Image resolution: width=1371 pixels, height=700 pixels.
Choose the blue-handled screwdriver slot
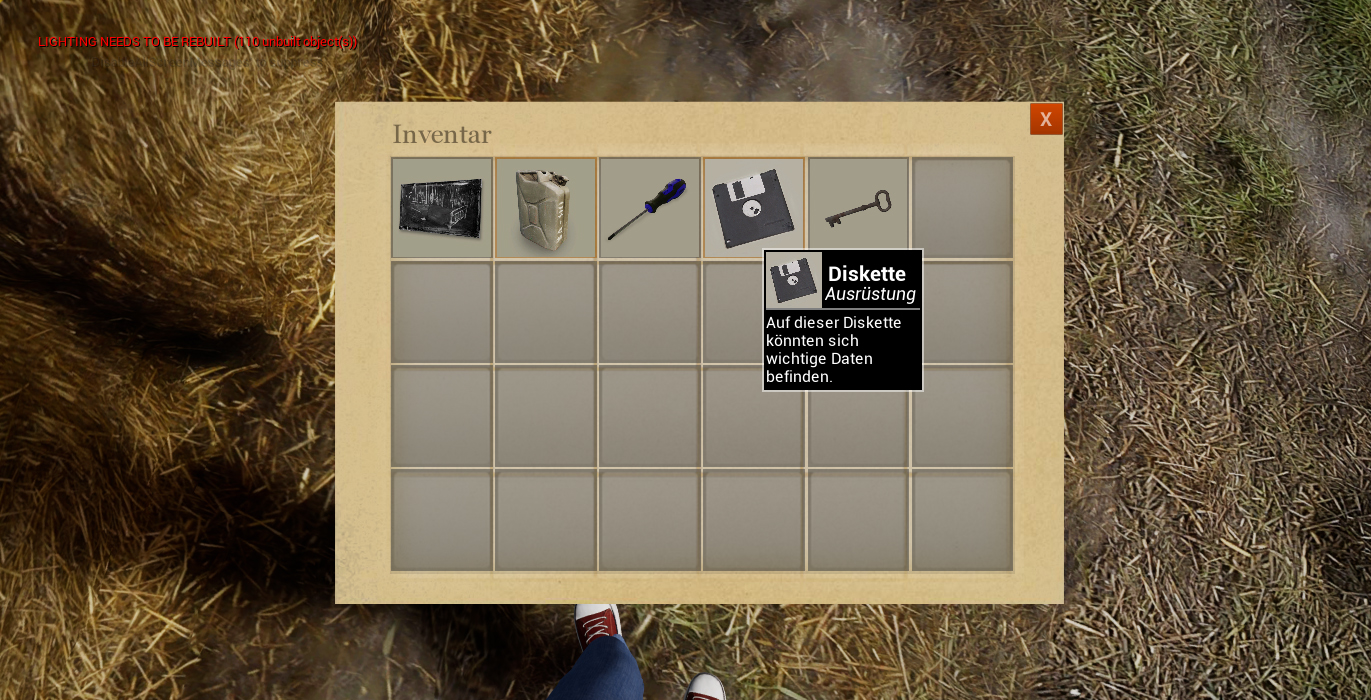pos(649,208)
